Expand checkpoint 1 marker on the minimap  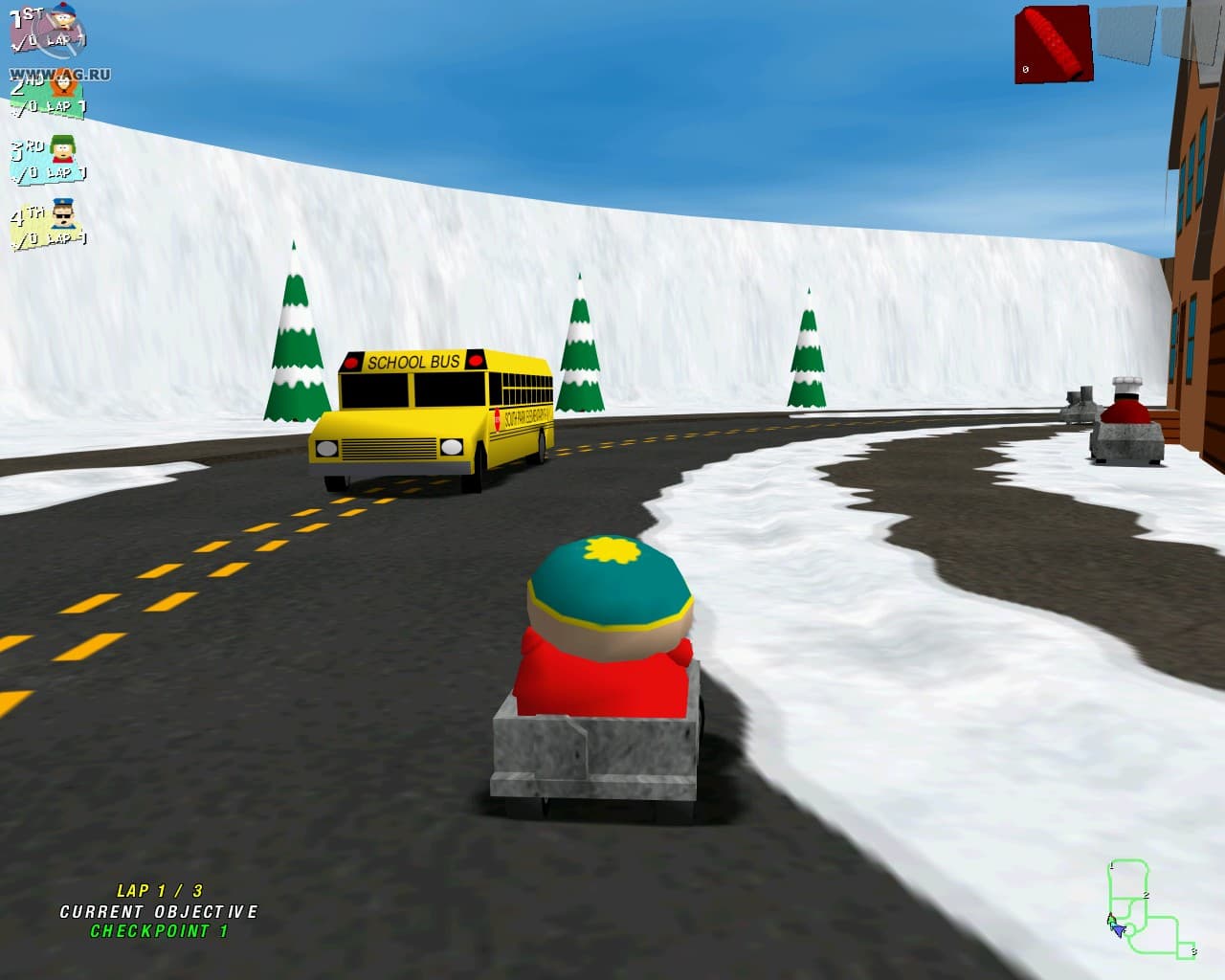click(1112, 864)
